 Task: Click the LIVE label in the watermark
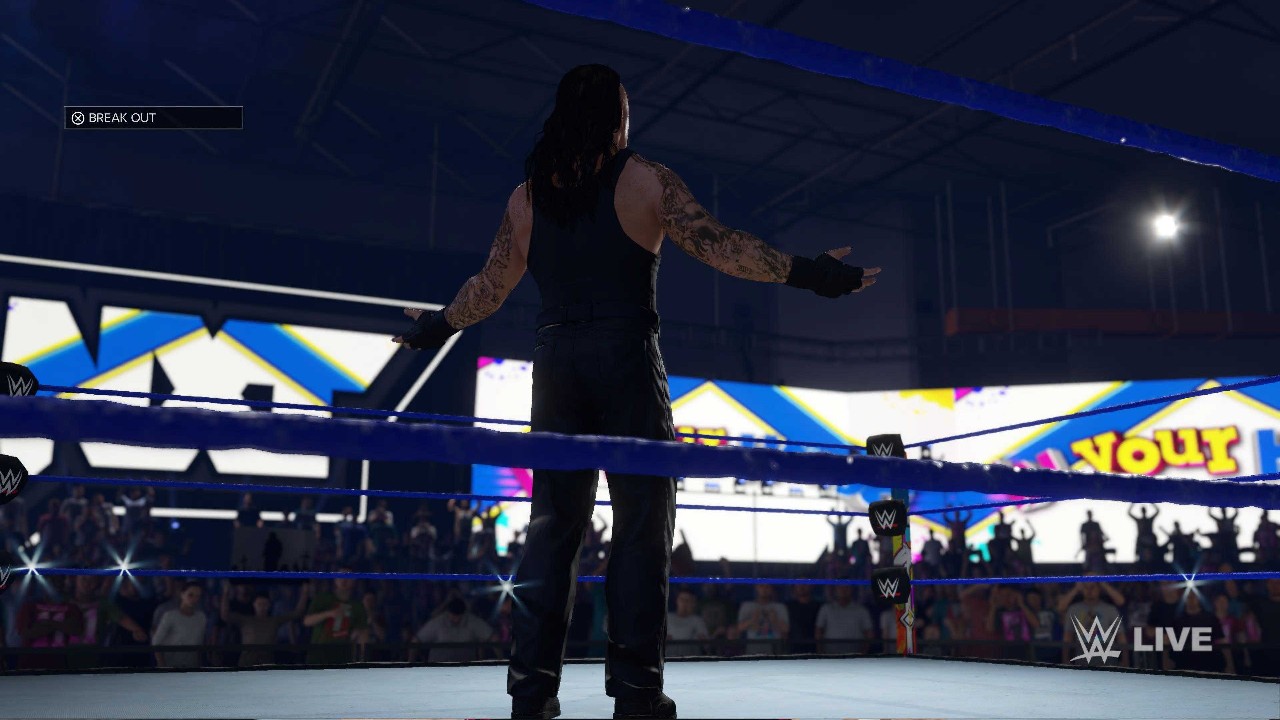[x=1175, y=637]
